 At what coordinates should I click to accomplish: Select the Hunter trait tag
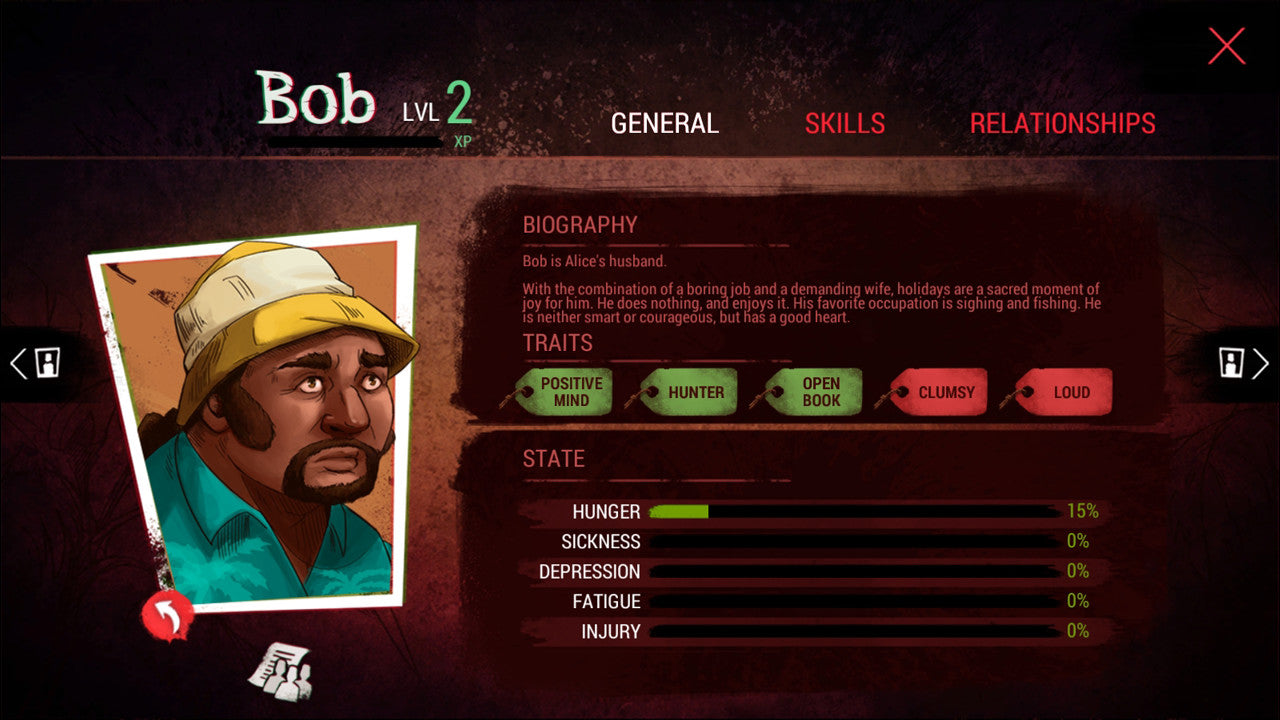[x=692, y=392]
